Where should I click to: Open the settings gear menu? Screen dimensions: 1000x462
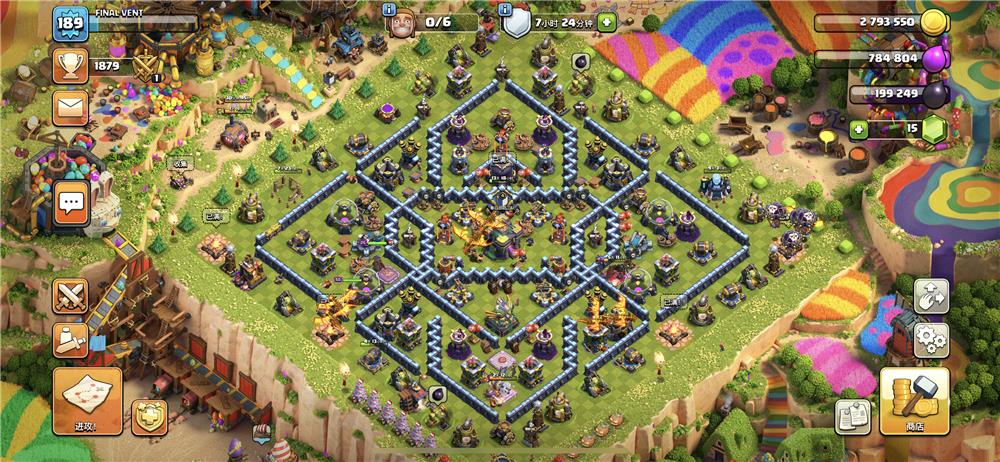[x=931, y=338]
